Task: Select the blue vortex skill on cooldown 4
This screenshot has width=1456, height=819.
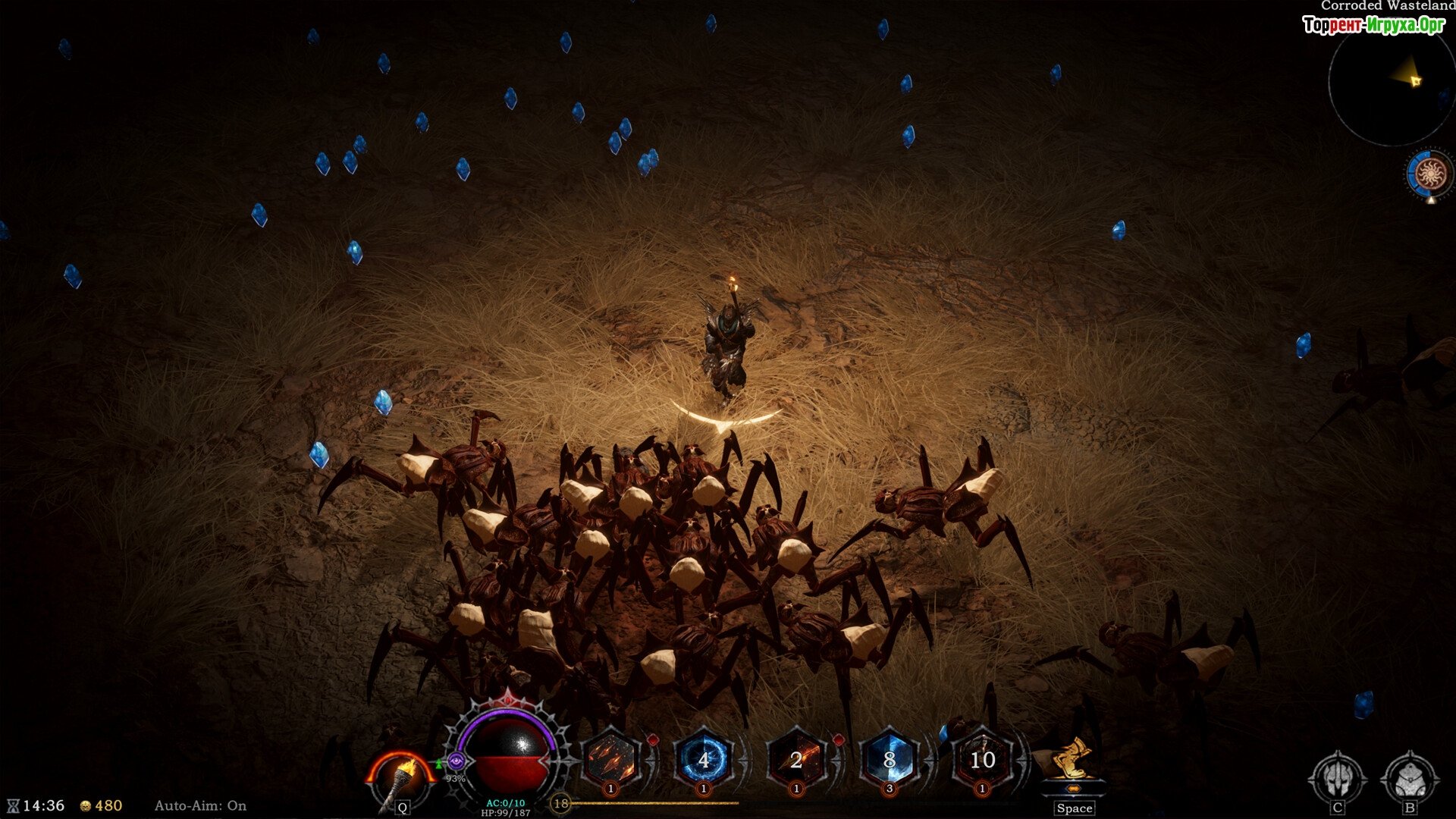Action: click(x=704, y=759)
